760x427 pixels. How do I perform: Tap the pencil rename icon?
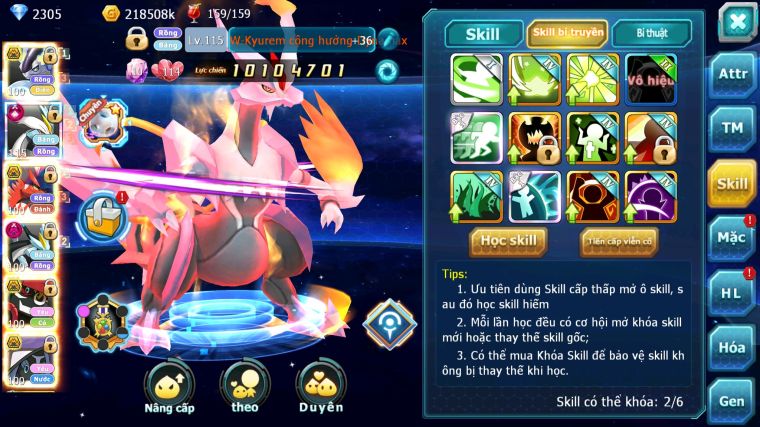(x=389, y=40)
